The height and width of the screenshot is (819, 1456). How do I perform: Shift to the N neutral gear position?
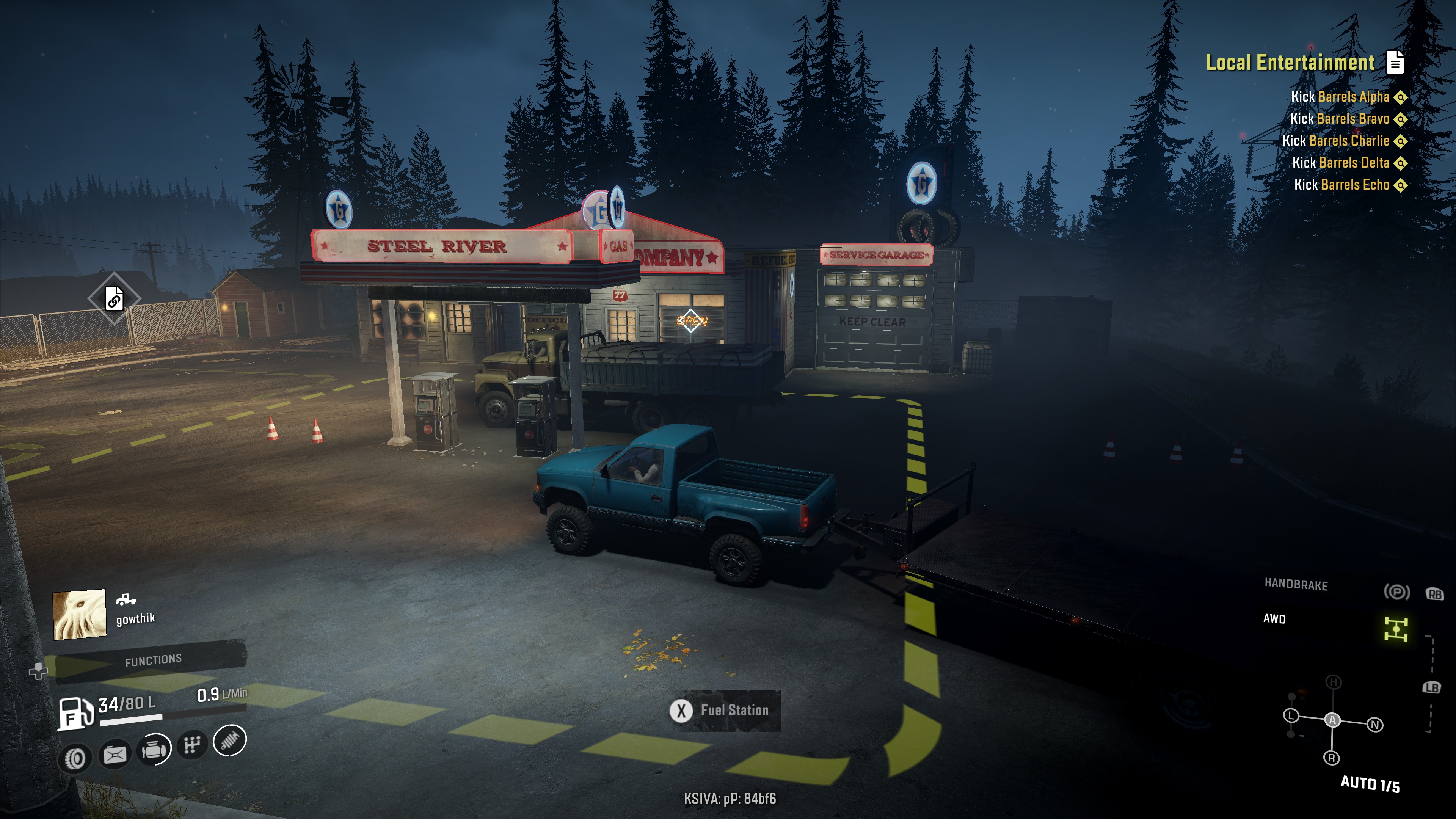click(1375, 725)
